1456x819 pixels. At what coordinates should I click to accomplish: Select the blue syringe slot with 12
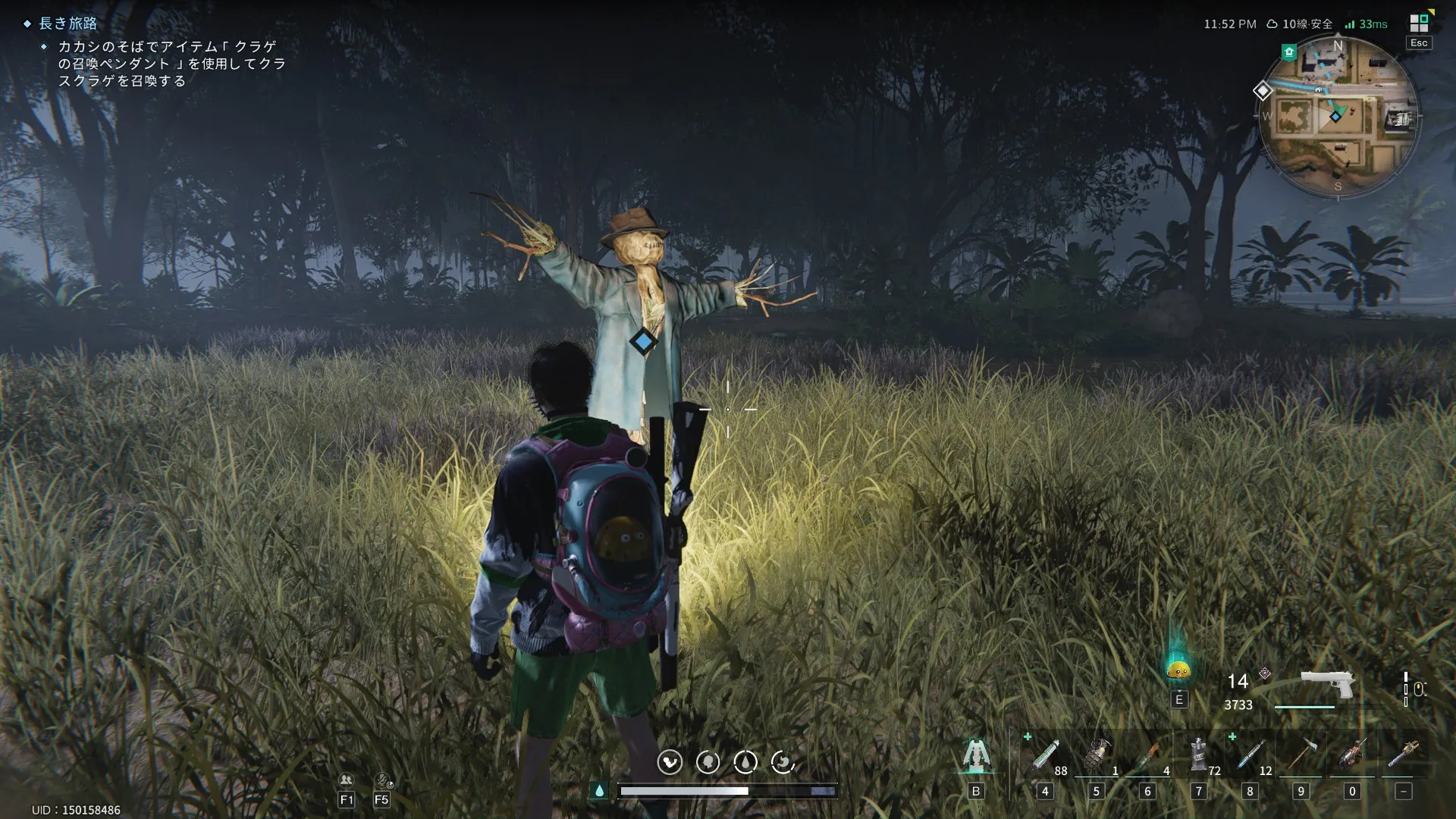(1250, 755)
